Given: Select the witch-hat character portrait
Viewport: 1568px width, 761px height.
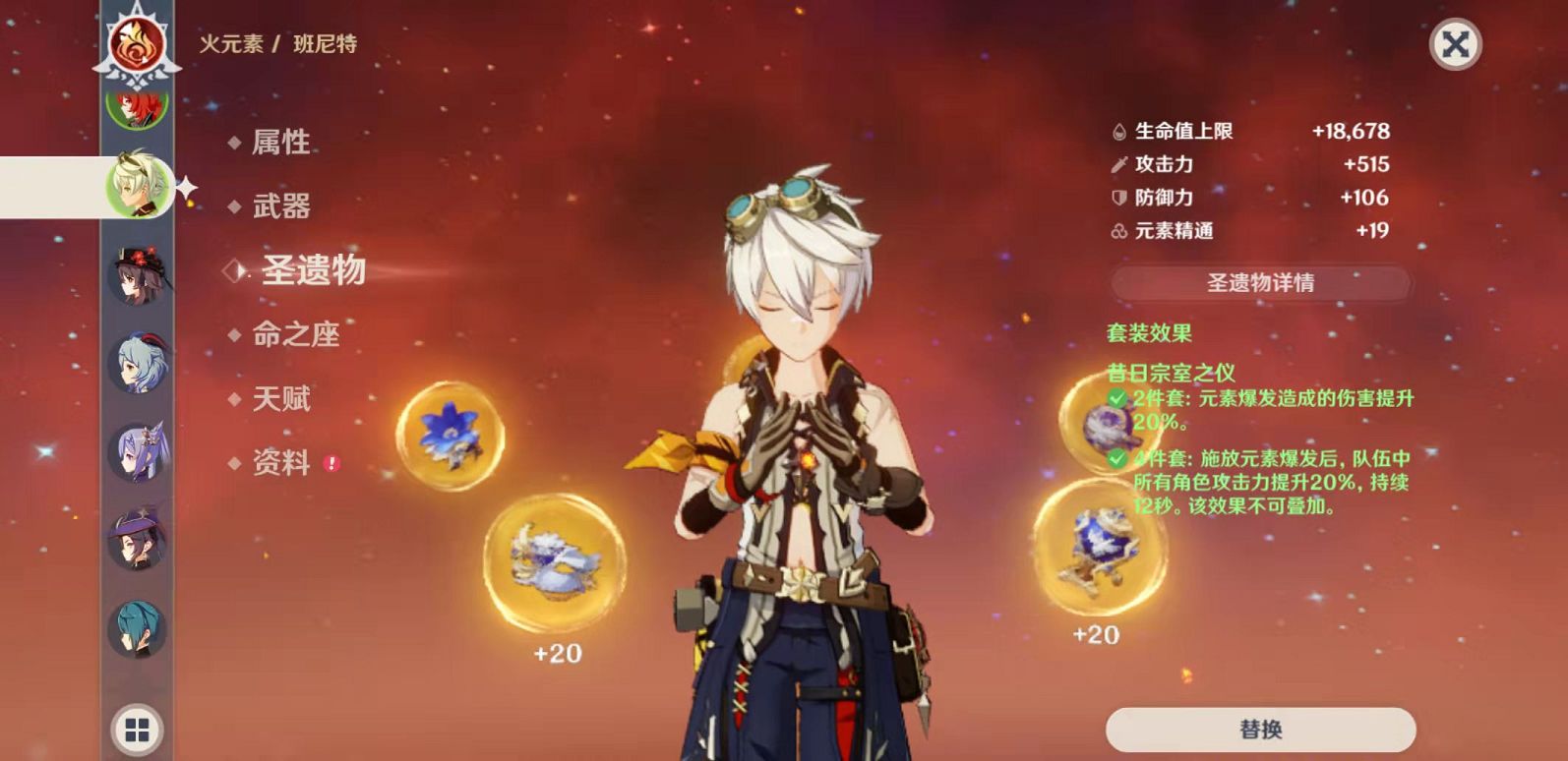Looking at the screenshot, I should click(x=138, y=540).
